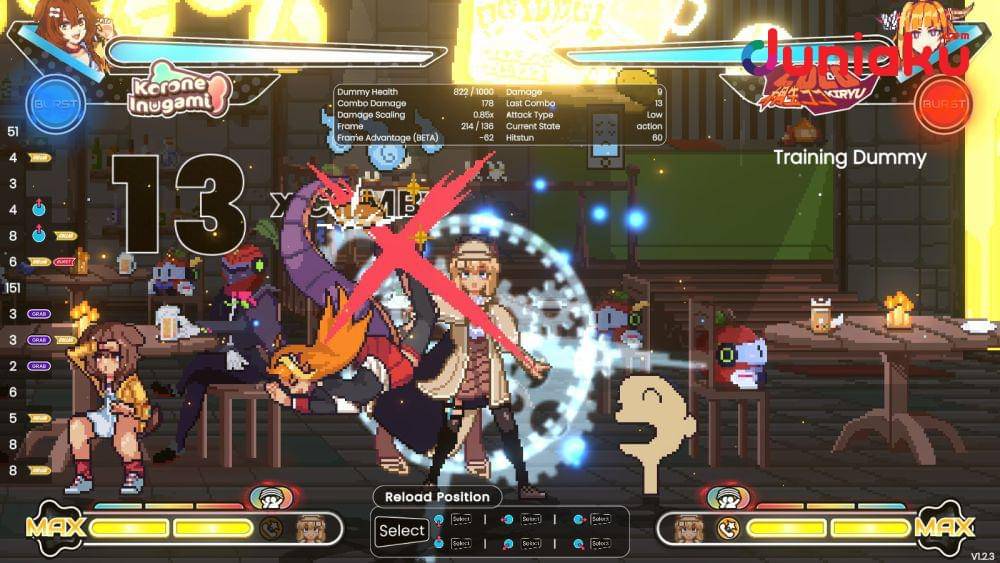1000x563 pixels.
Task: Click the Reload Position label
Action: click(x=437, y=496)
